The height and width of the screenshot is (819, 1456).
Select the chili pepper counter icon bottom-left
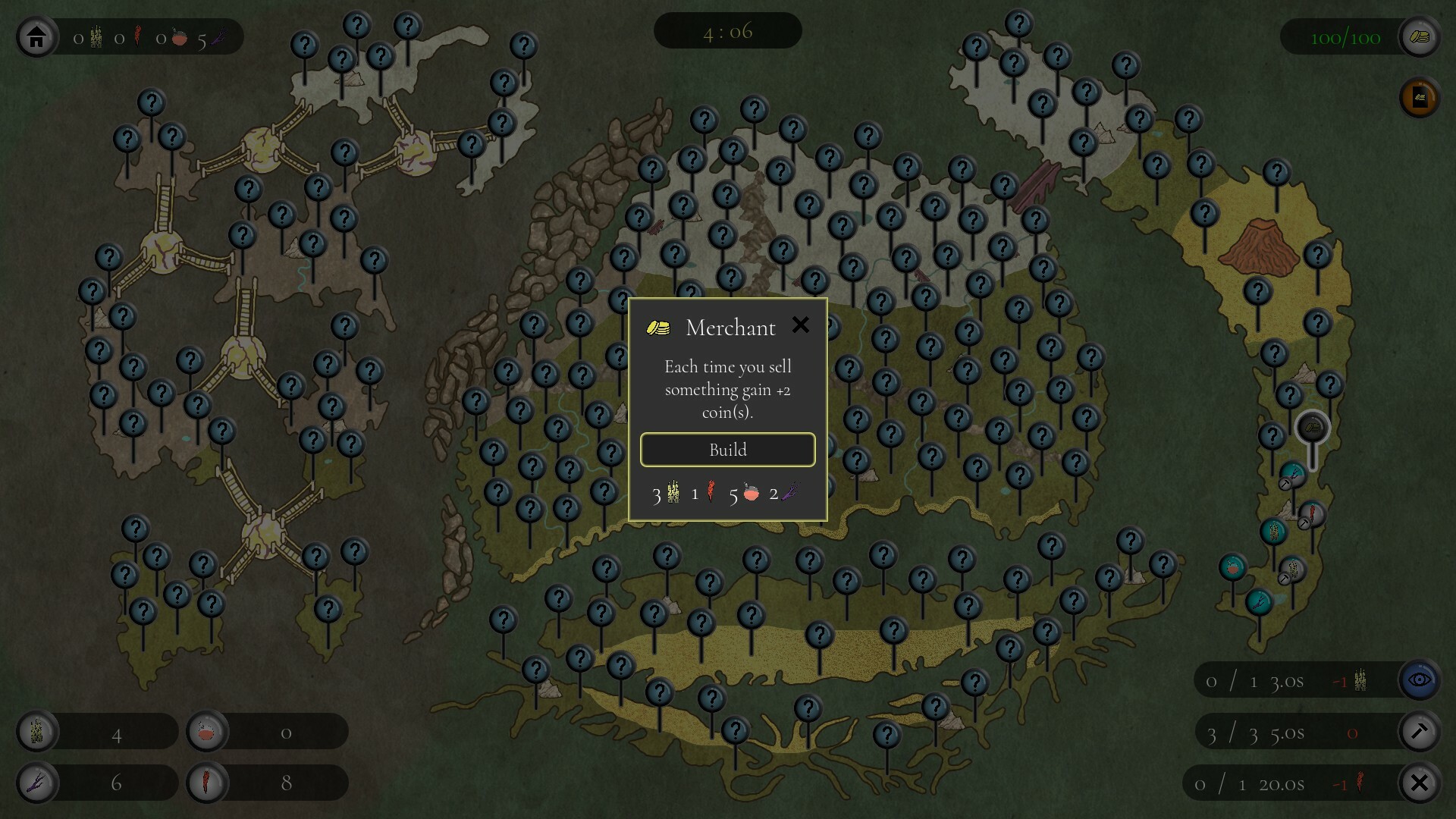(x=206, y=783)
